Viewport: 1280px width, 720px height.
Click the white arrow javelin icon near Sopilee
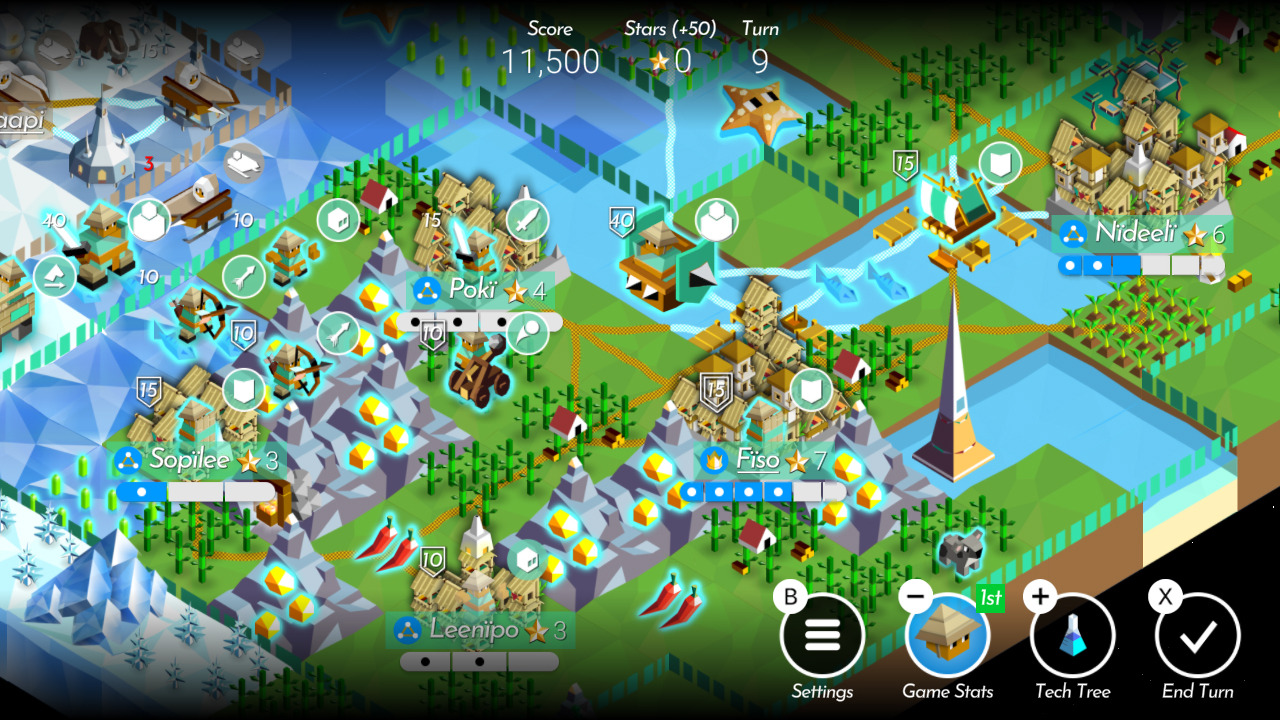(243, 274)
